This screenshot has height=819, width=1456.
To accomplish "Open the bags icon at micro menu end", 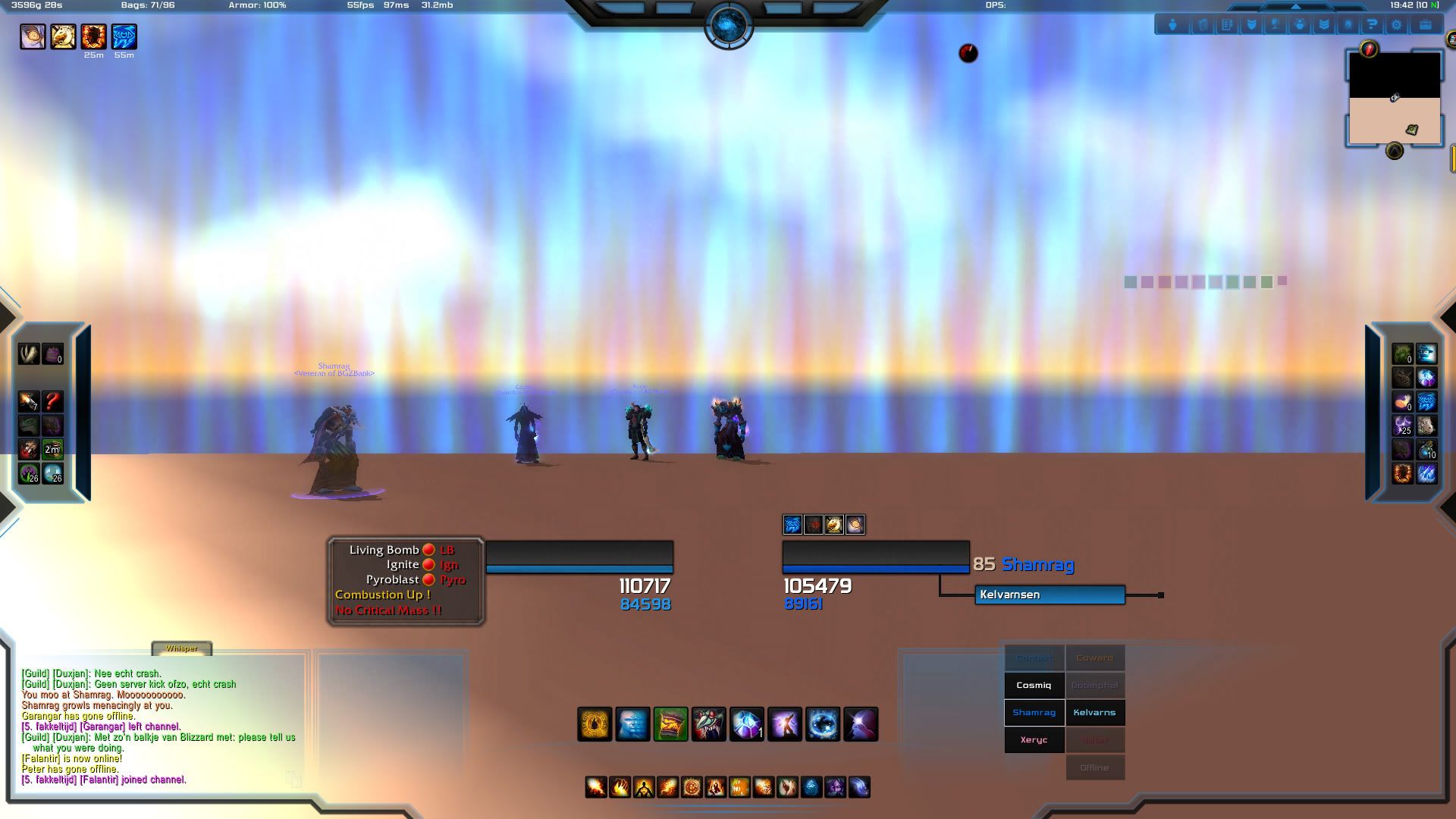I will click(1424, 24).
